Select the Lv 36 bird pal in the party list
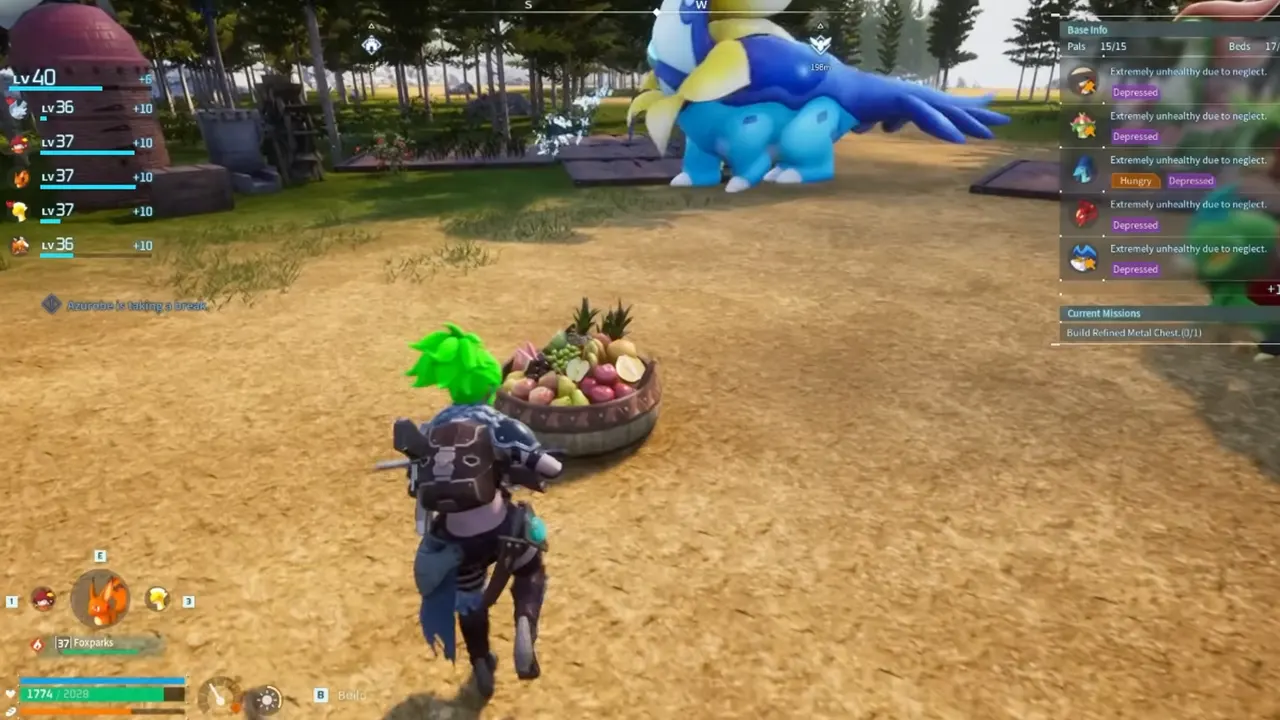1280x720 pixels. (20, 109)
